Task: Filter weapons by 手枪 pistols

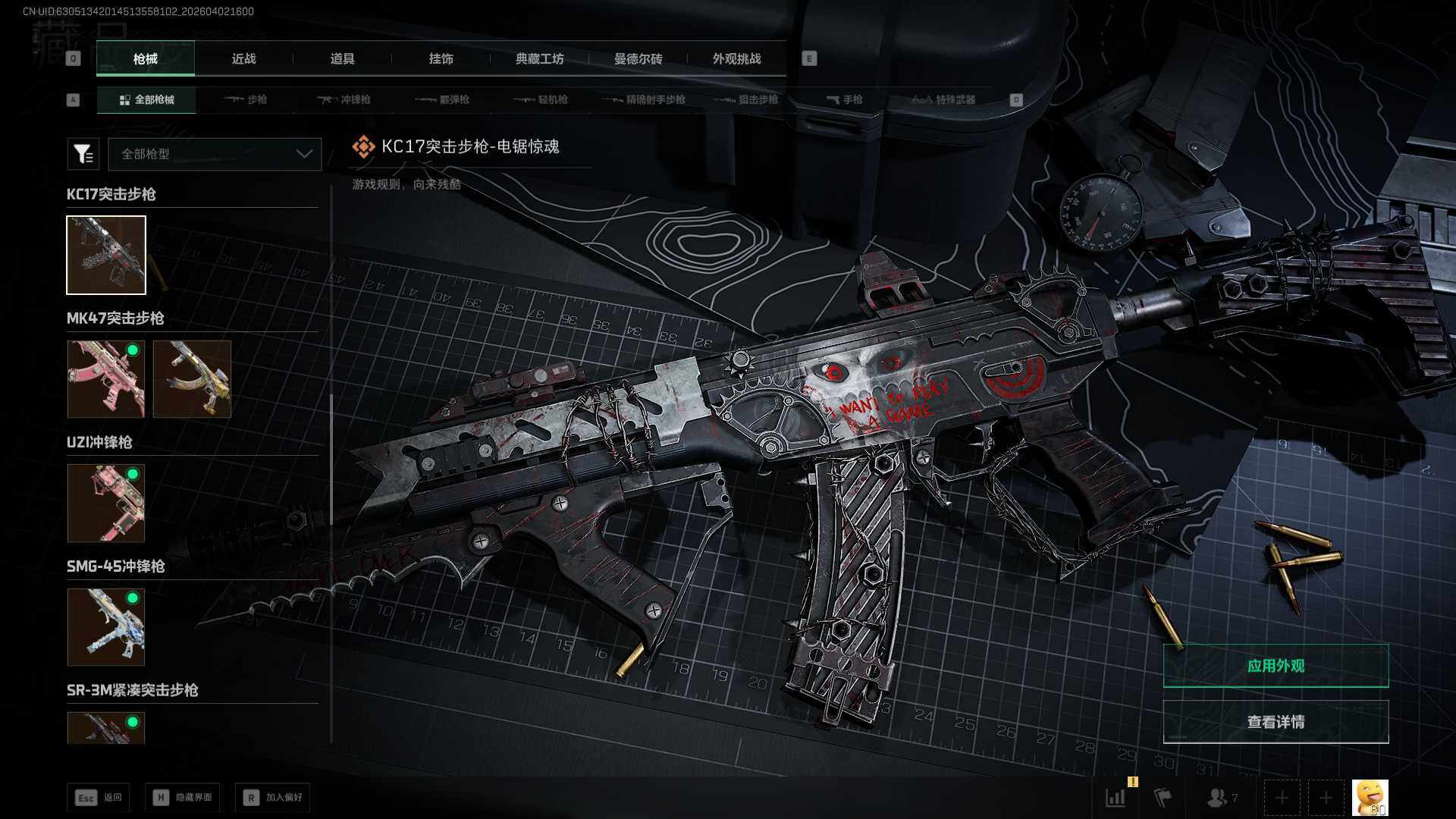Action: 844,99
